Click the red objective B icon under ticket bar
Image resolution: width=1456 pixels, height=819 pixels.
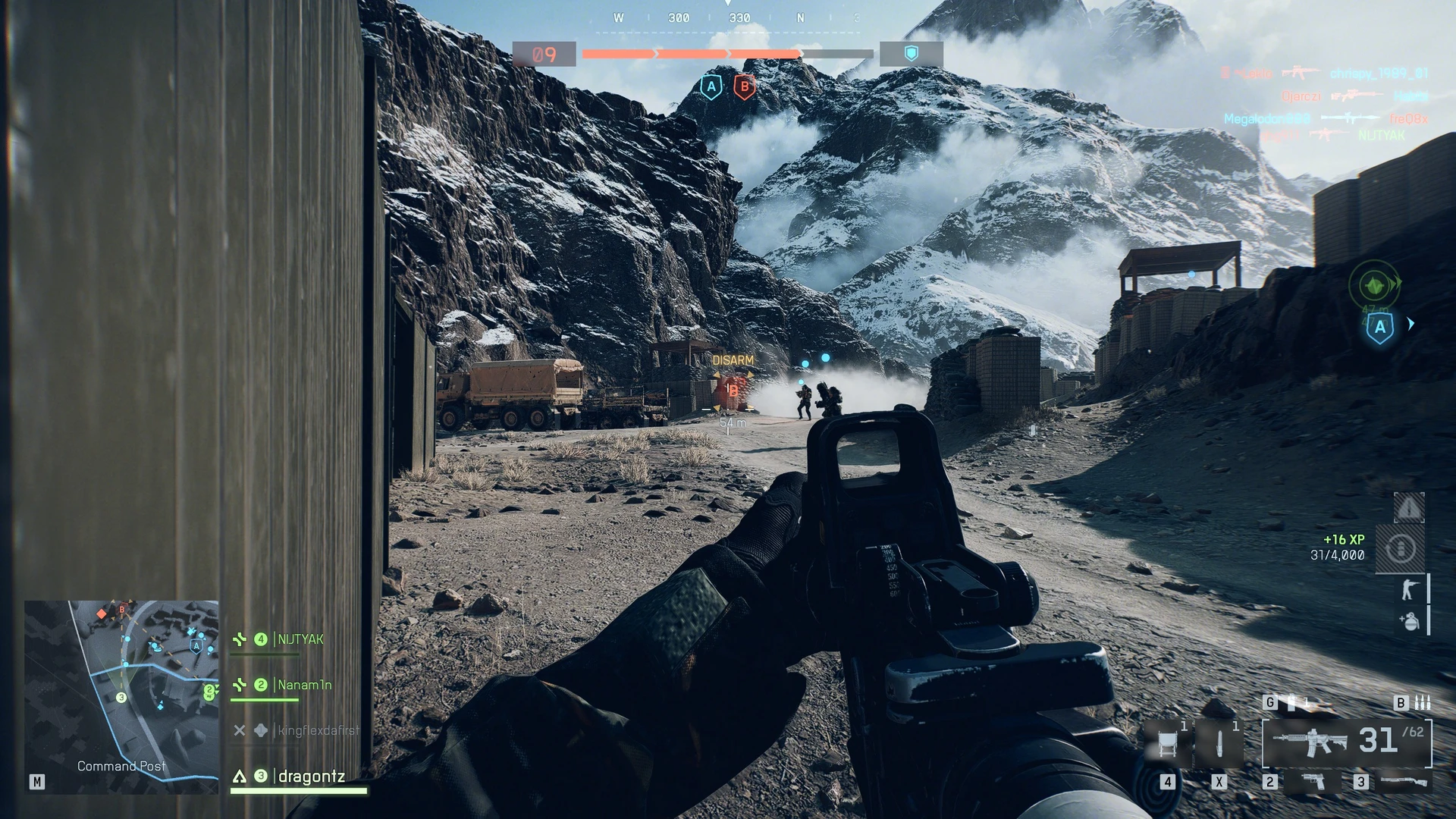pyautogui.click(x=744, y=87)
